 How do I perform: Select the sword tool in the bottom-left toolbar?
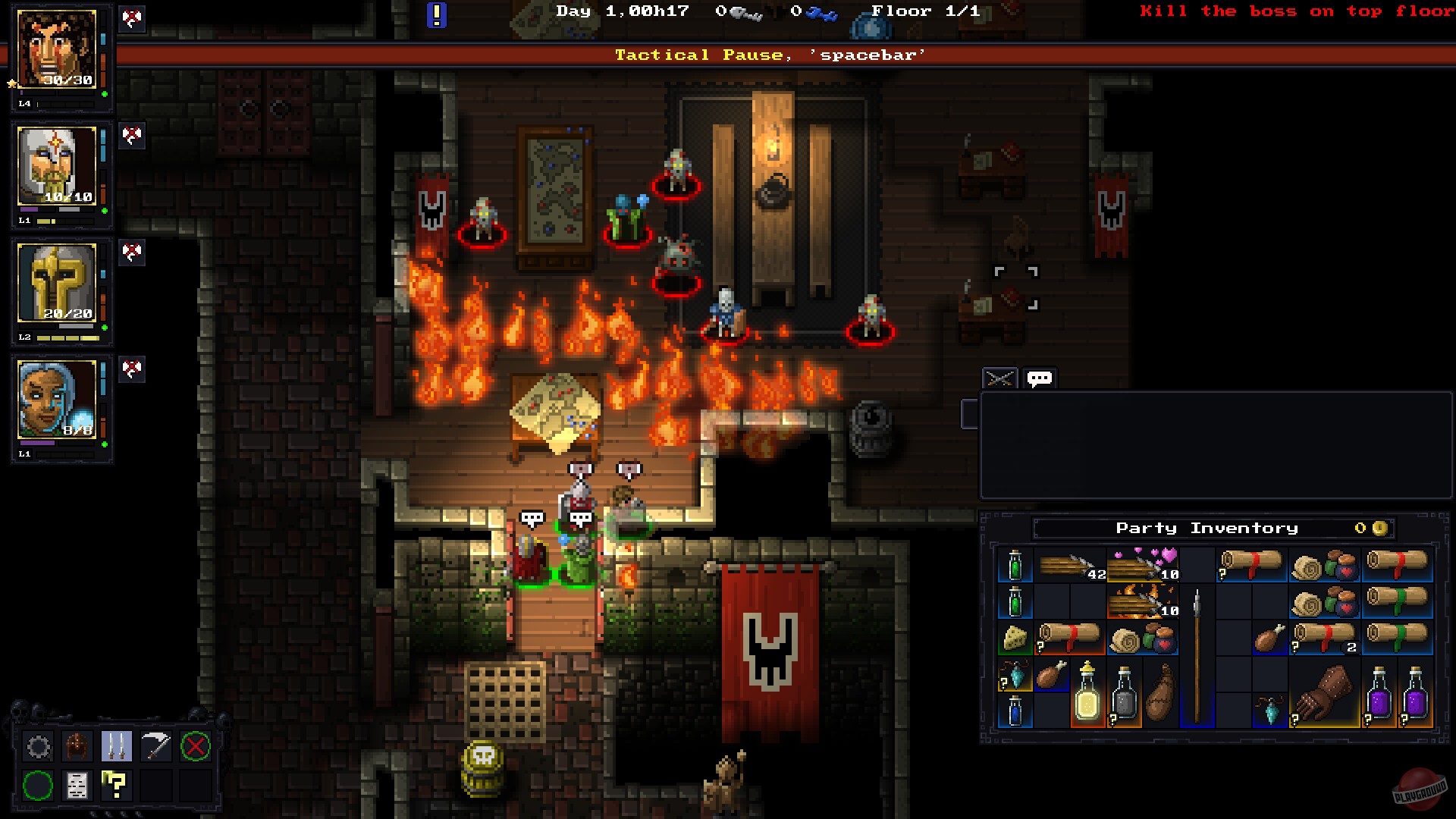click(155, 746)
